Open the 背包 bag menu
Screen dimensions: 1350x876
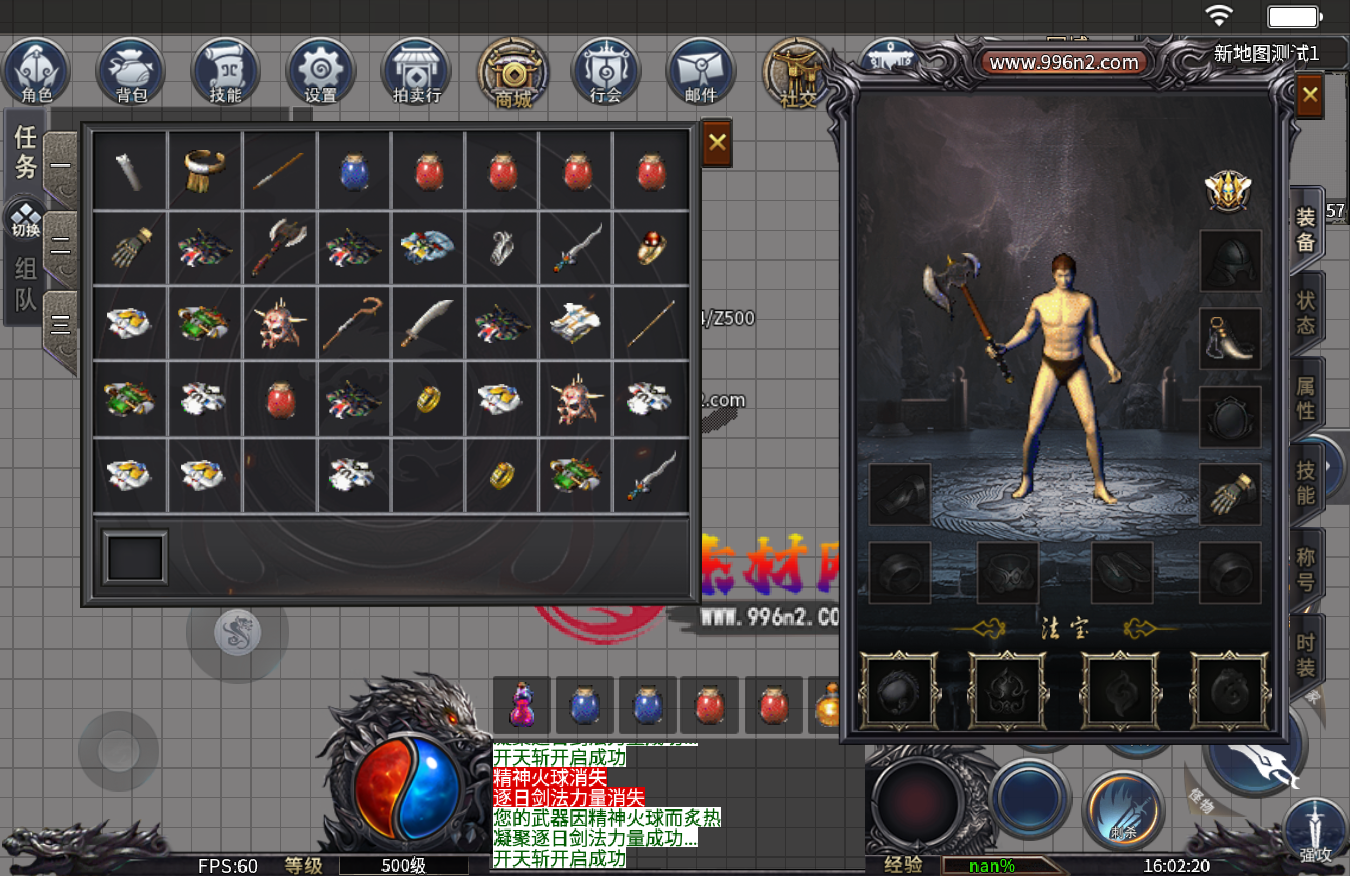[131, 72]
